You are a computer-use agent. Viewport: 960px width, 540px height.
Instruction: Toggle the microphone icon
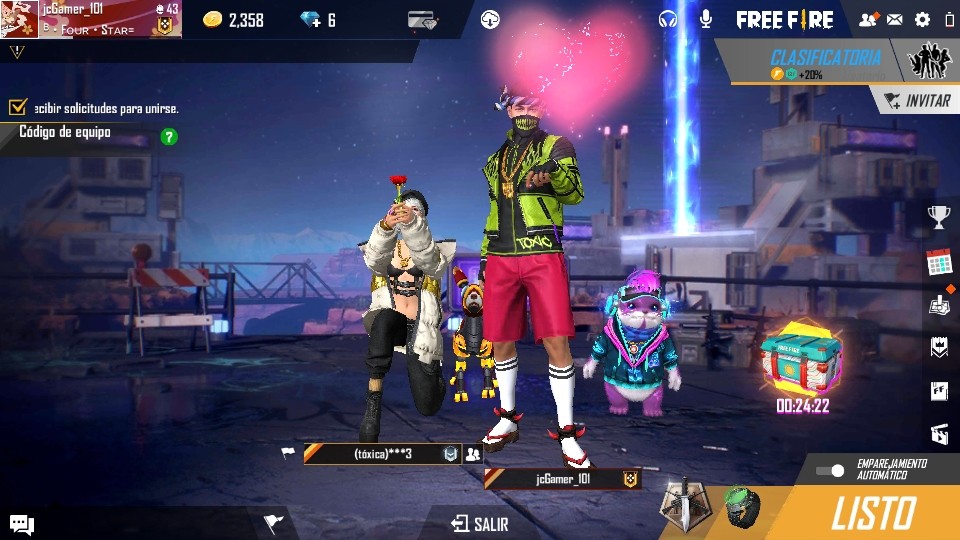(705, 19)
